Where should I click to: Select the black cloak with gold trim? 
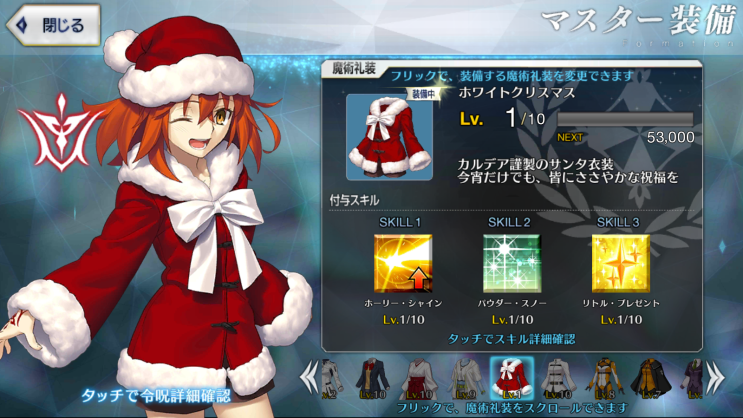646,379
